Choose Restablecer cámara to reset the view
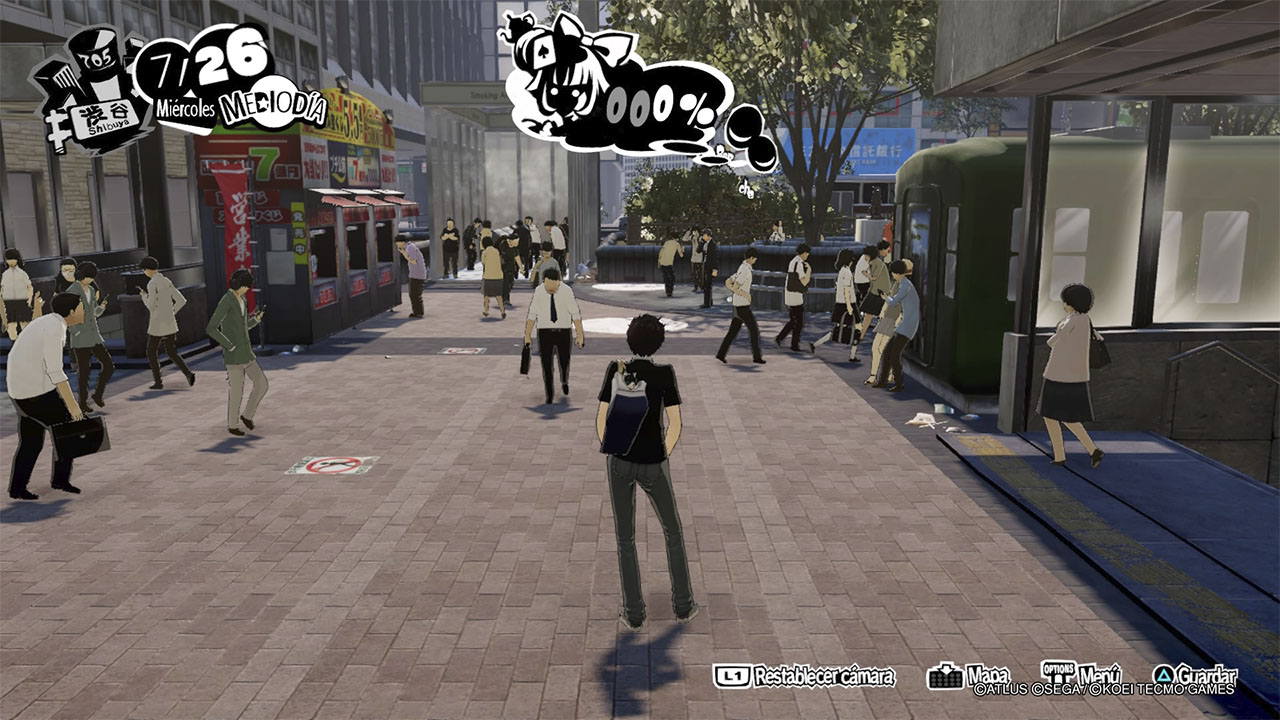This screenshot has height=720, width=1280. [x=804, y=676]
